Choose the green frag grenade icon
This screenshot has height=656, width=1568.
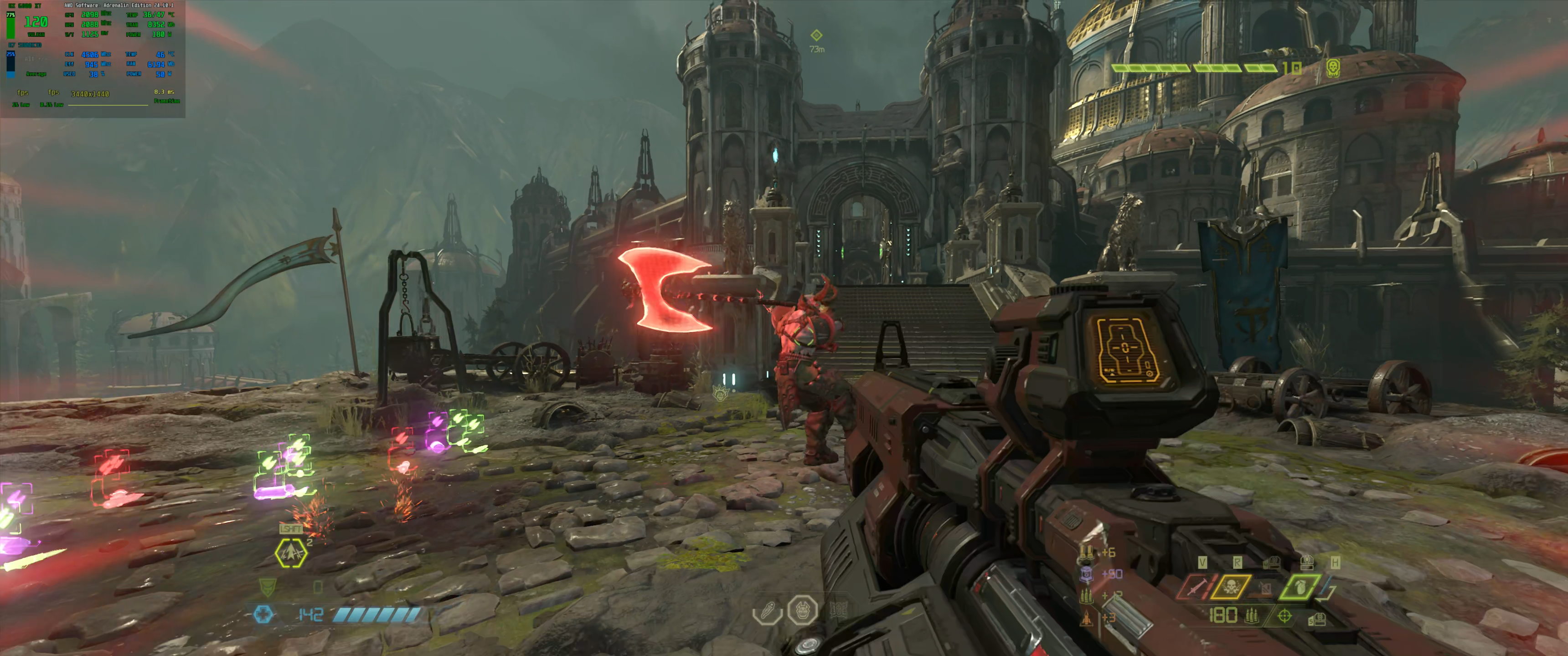tap(1300, 588)
